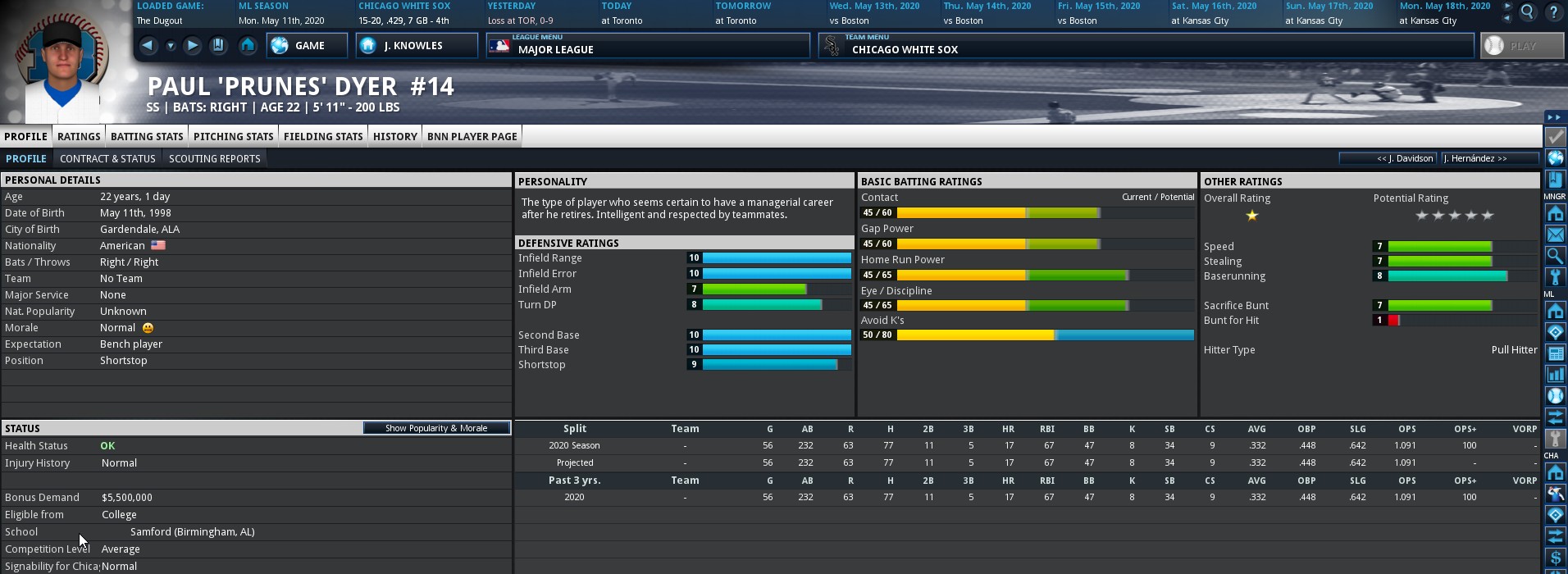Open the Chicago White Sox team menu

click(x=1146, y=46)
